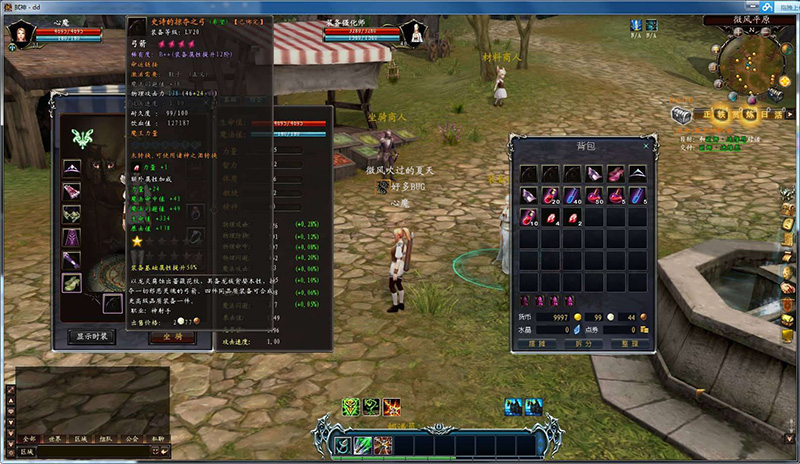800x464 pixels.
Task: Click the 摆摊 stall button in backpack
Action: 538,343
